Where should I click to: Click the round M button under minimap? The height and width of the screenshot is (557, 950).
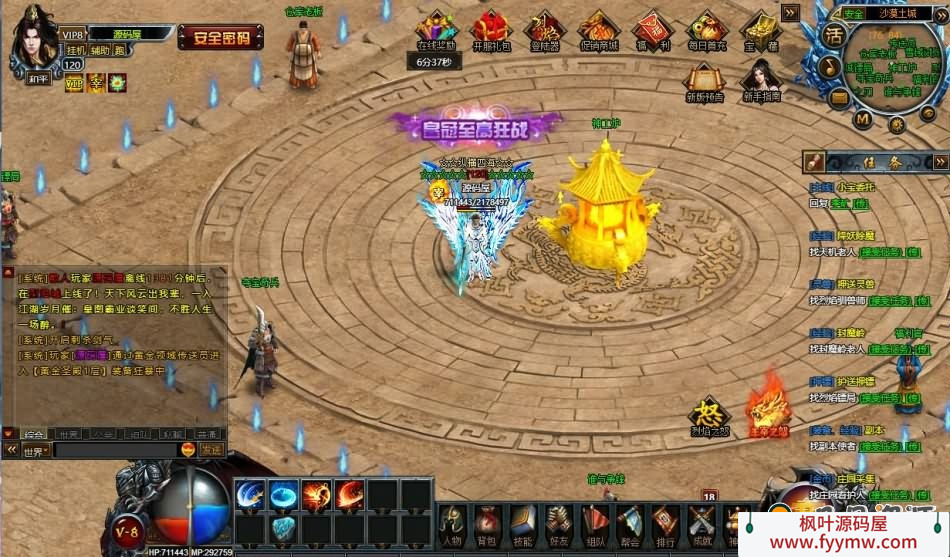(x=863, y=119)
